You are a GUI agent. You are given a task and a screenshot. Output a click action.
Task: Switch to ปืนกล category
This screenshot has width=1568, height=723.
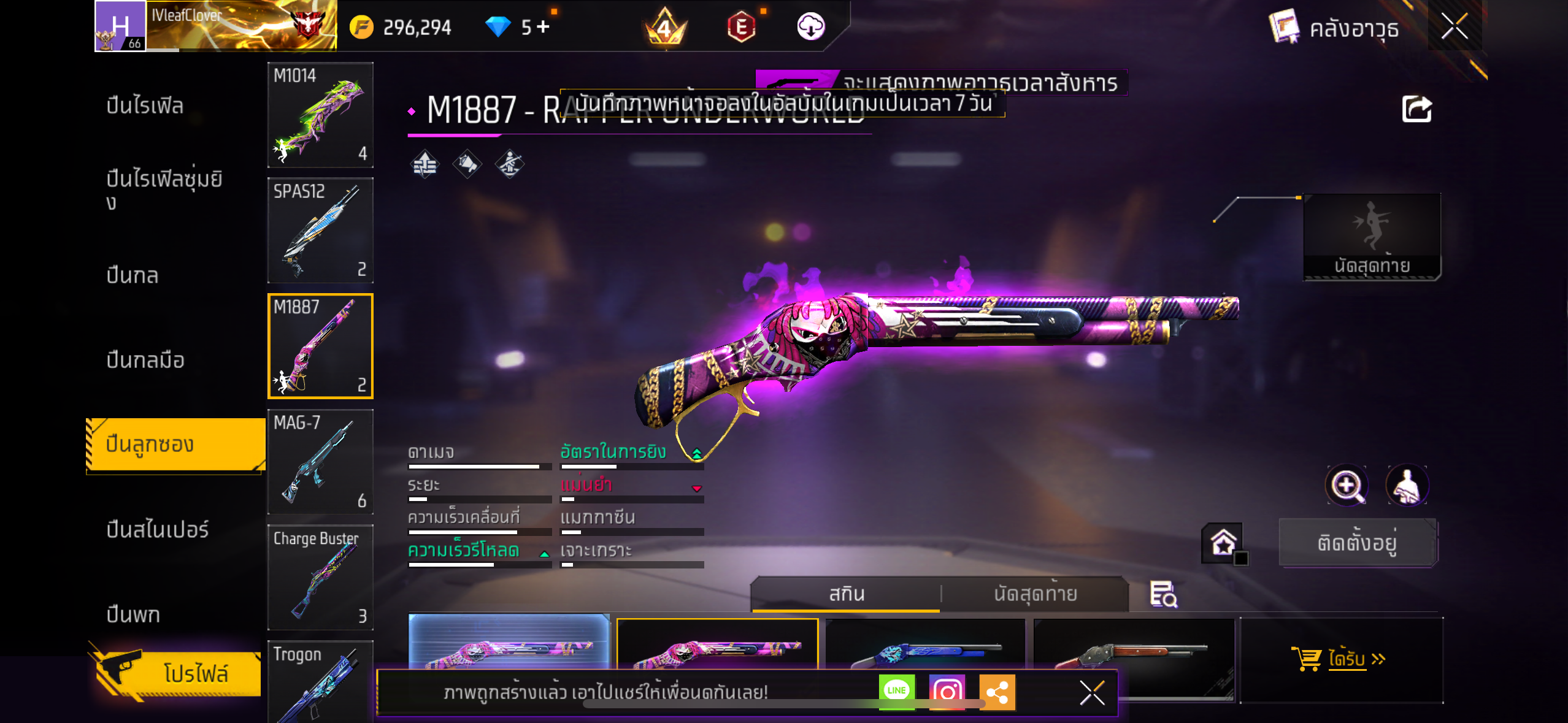(x=133, y=275)
